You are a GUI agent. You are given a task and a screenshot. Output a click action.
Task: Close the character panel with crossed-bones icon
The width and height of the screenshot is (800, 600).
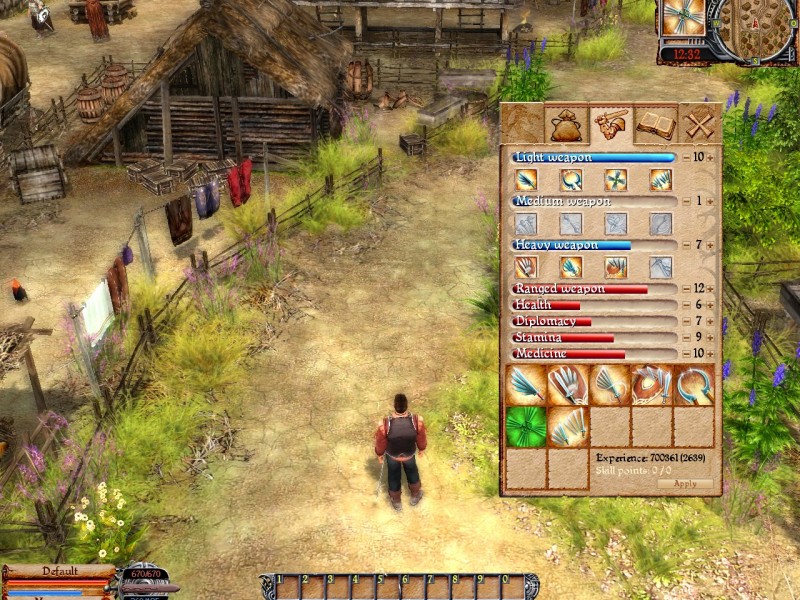coord(700,125)
